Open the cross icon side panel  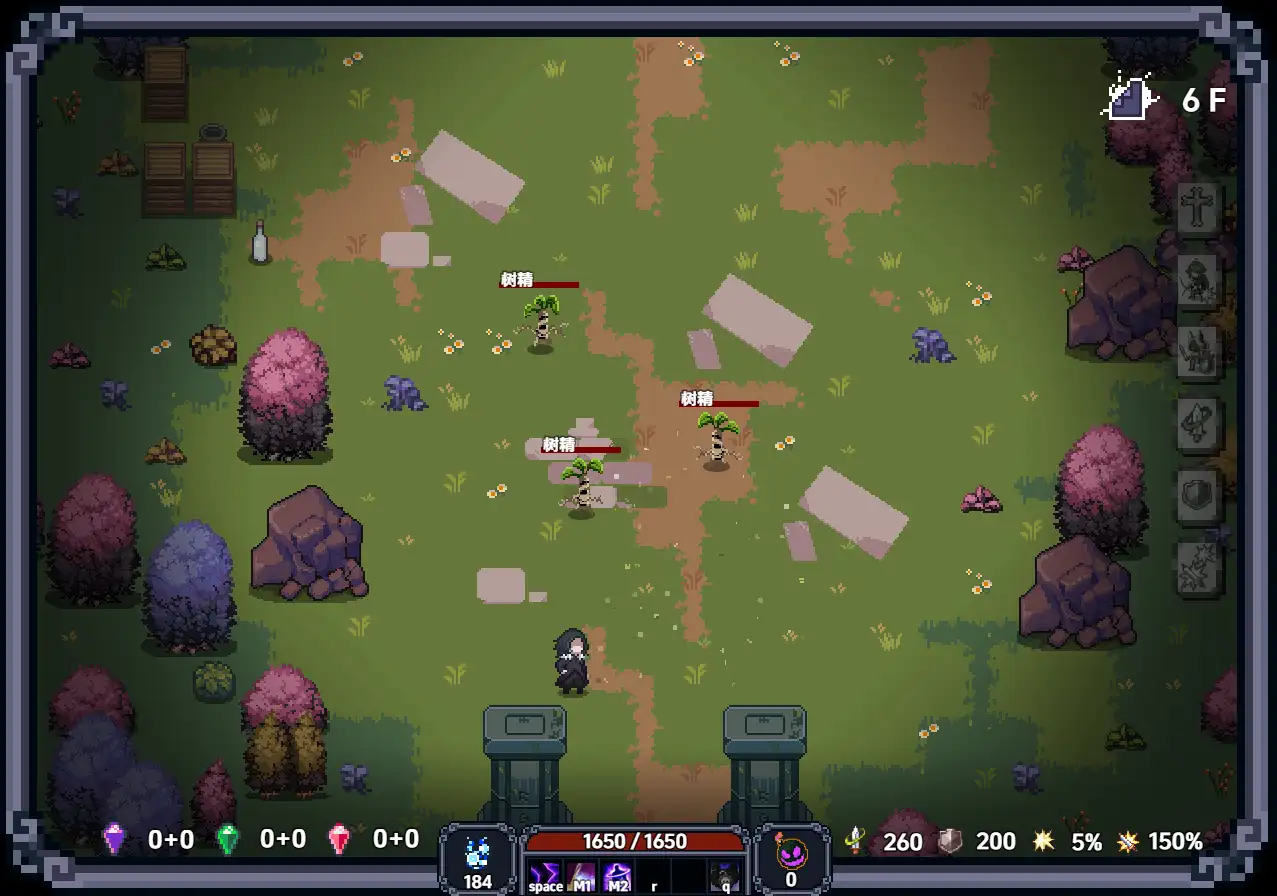tap(1197, 208)
